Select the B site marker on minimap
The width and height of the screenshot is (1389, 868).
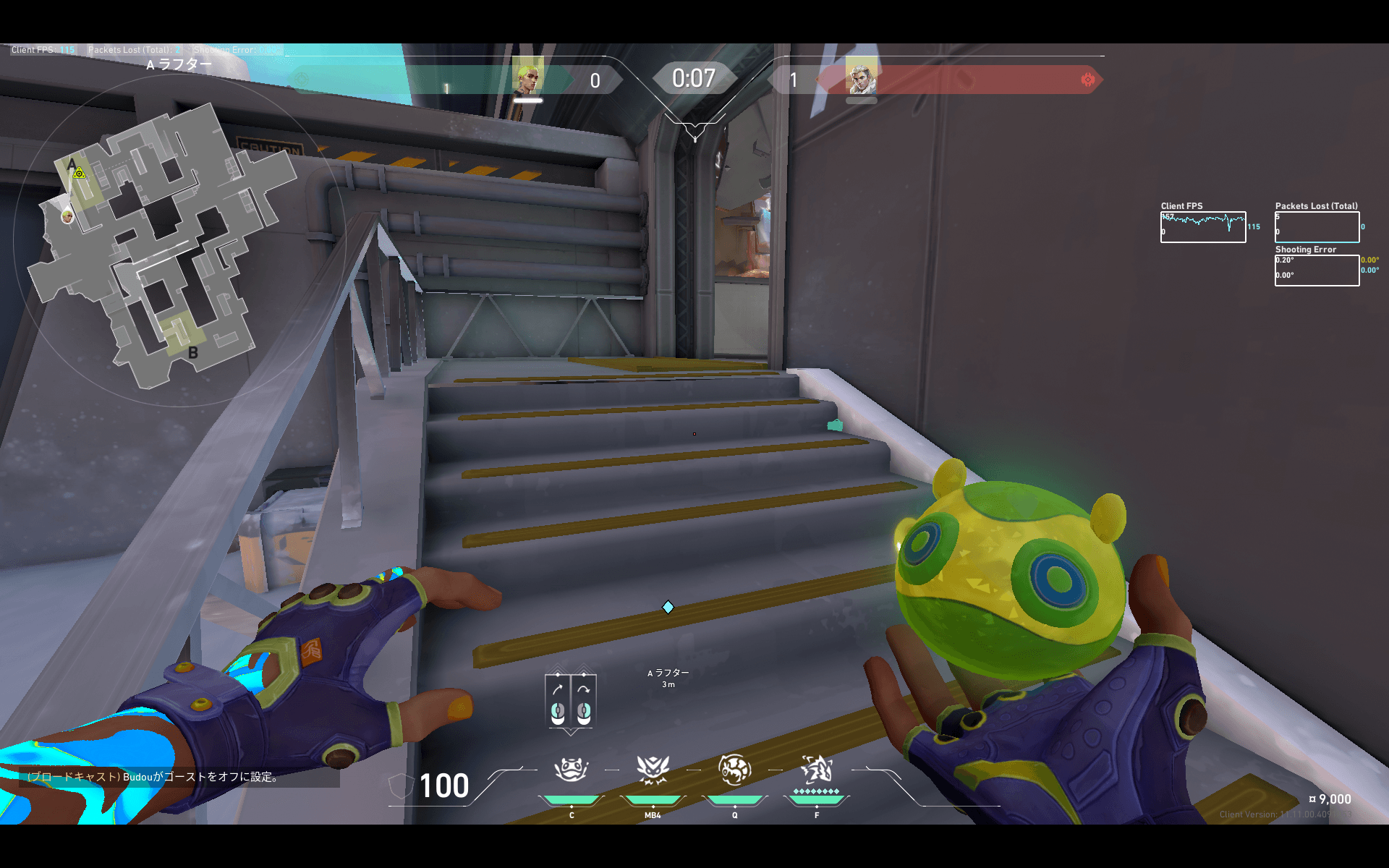[x=192, y=353]
